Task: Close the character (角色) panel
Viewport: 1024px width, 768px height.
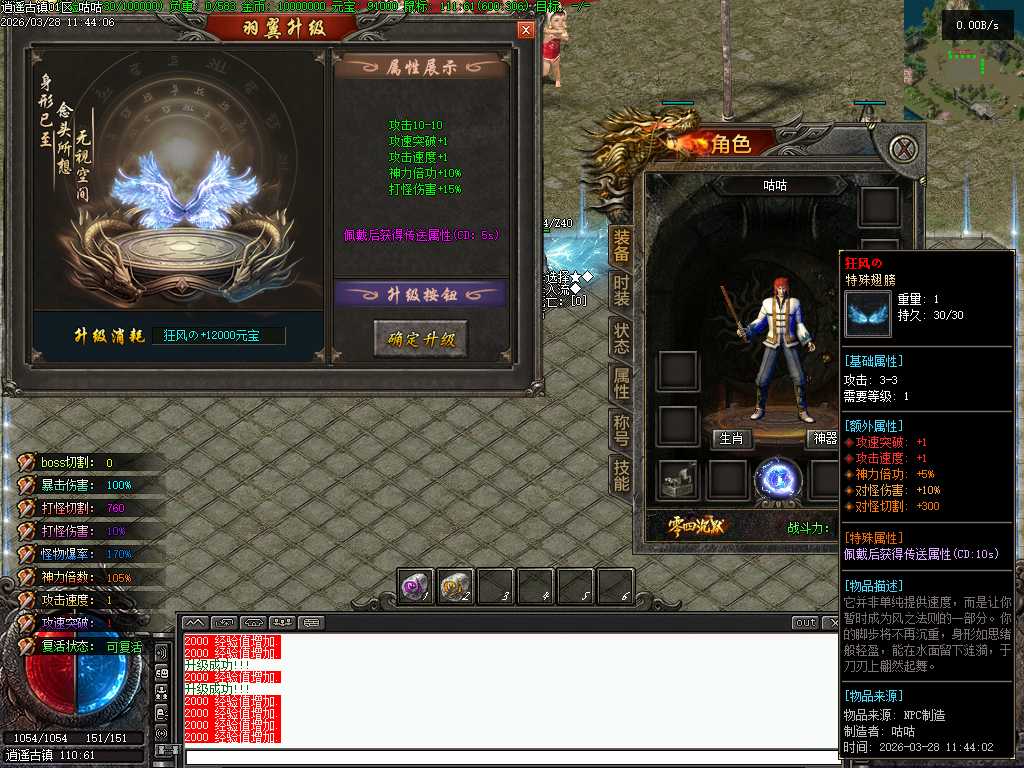Action: 903,149
